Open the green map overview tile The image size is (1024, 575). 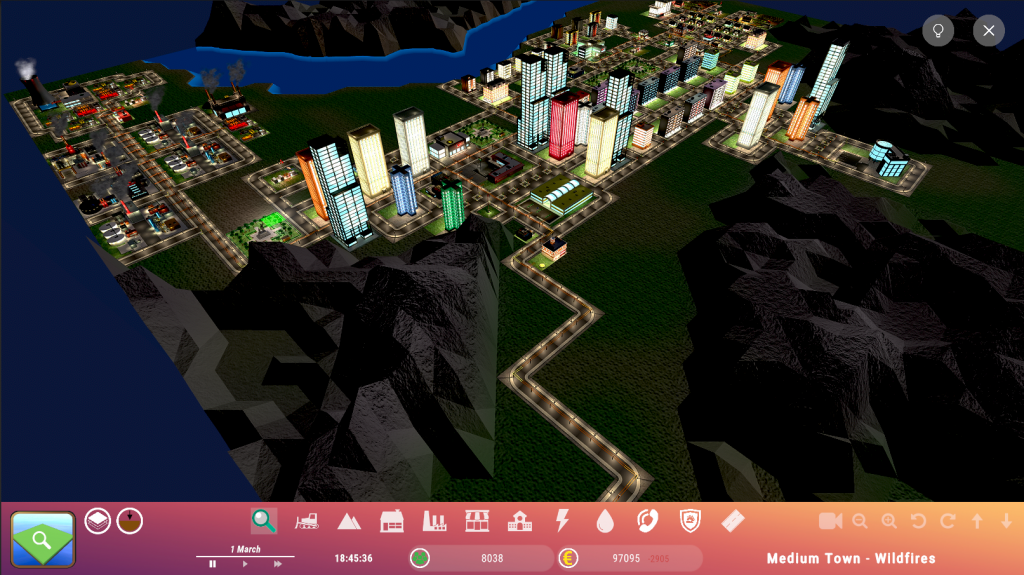(x=43, y=540)
